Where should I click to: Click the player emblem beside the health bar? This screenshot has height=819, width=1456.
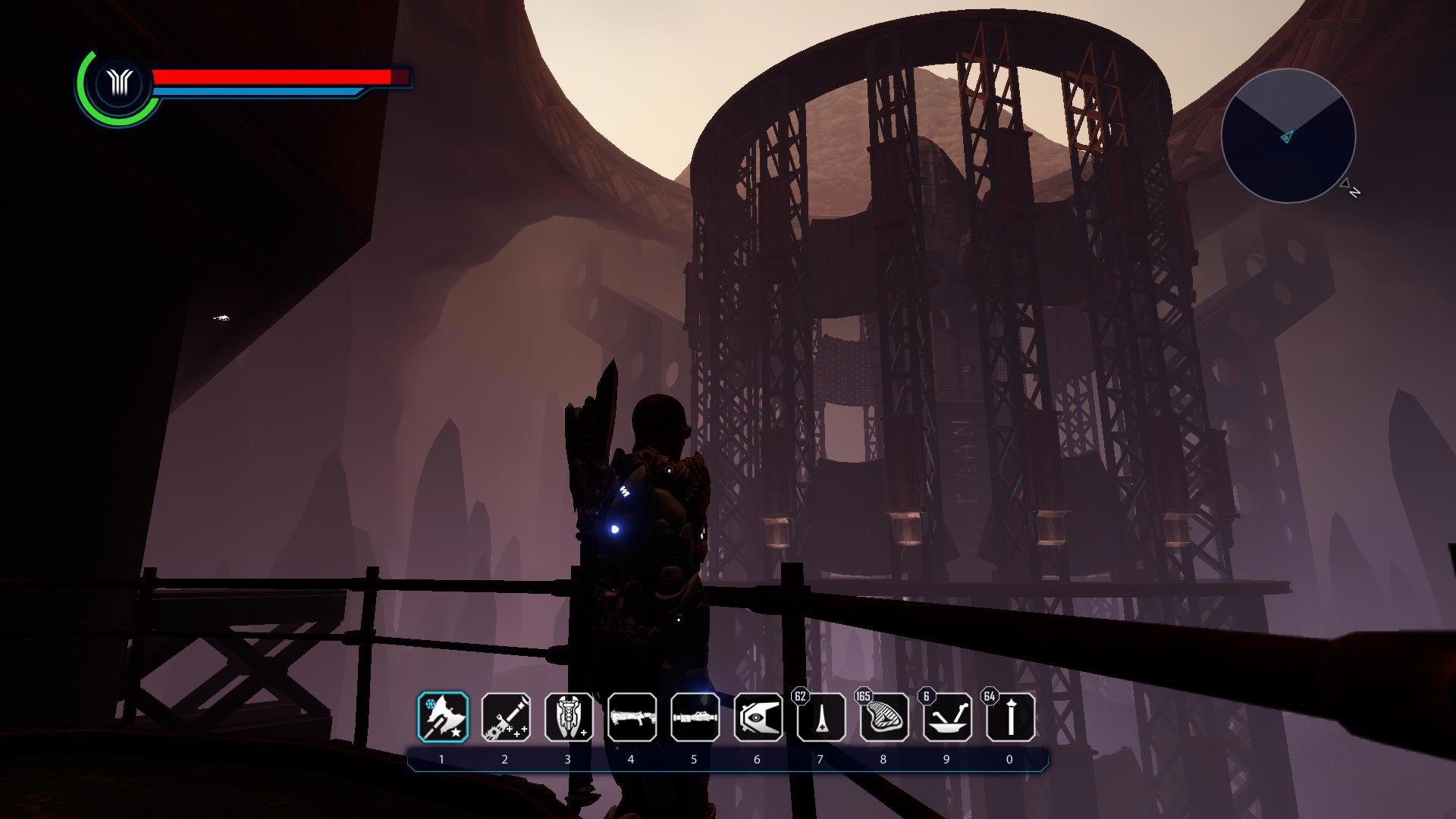point(120,83)
